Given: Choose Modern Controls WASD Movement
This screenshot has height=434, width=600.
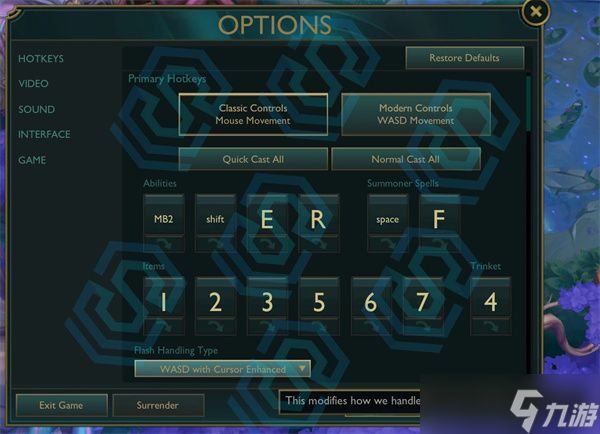Looking at the screenshot, I should click(x=415, y=114).
